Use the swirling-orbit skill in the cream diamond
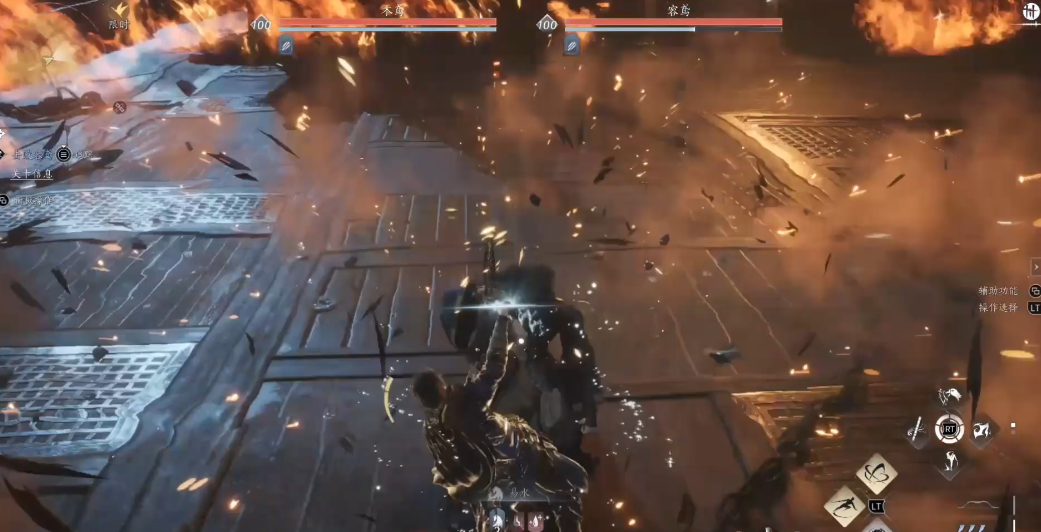 pos(877,473)
